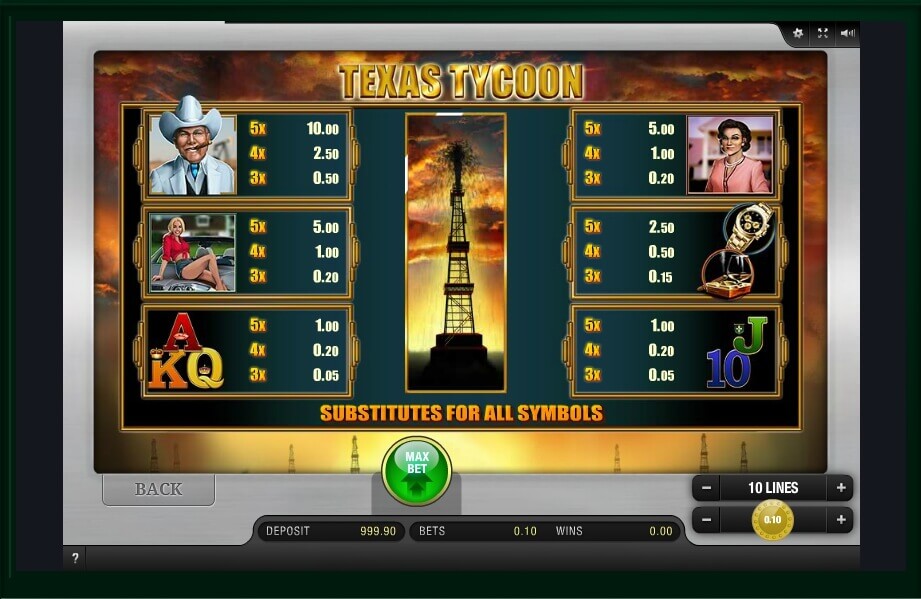Go back from the paytable screen
Image resolution: width=921 pixels, height=599 pixels.
(158, 489)
